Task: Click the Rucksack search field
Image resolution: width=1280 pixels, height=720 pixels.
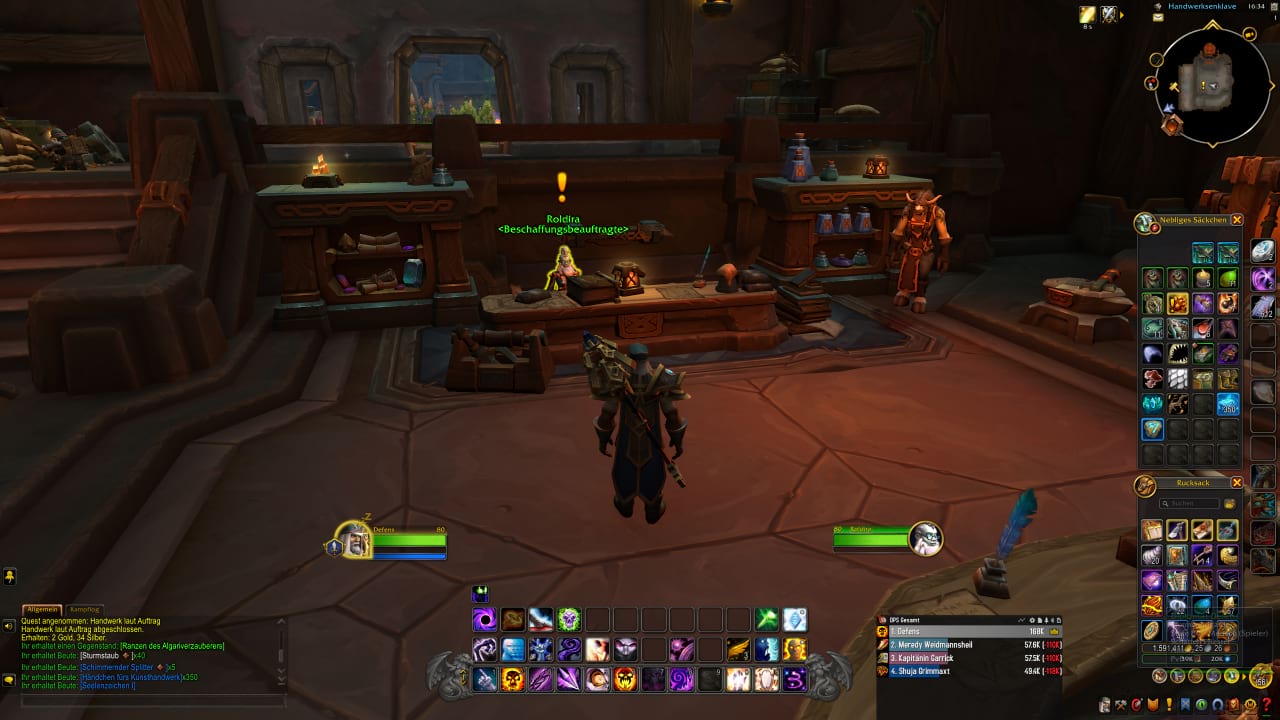Action: 1189,503
